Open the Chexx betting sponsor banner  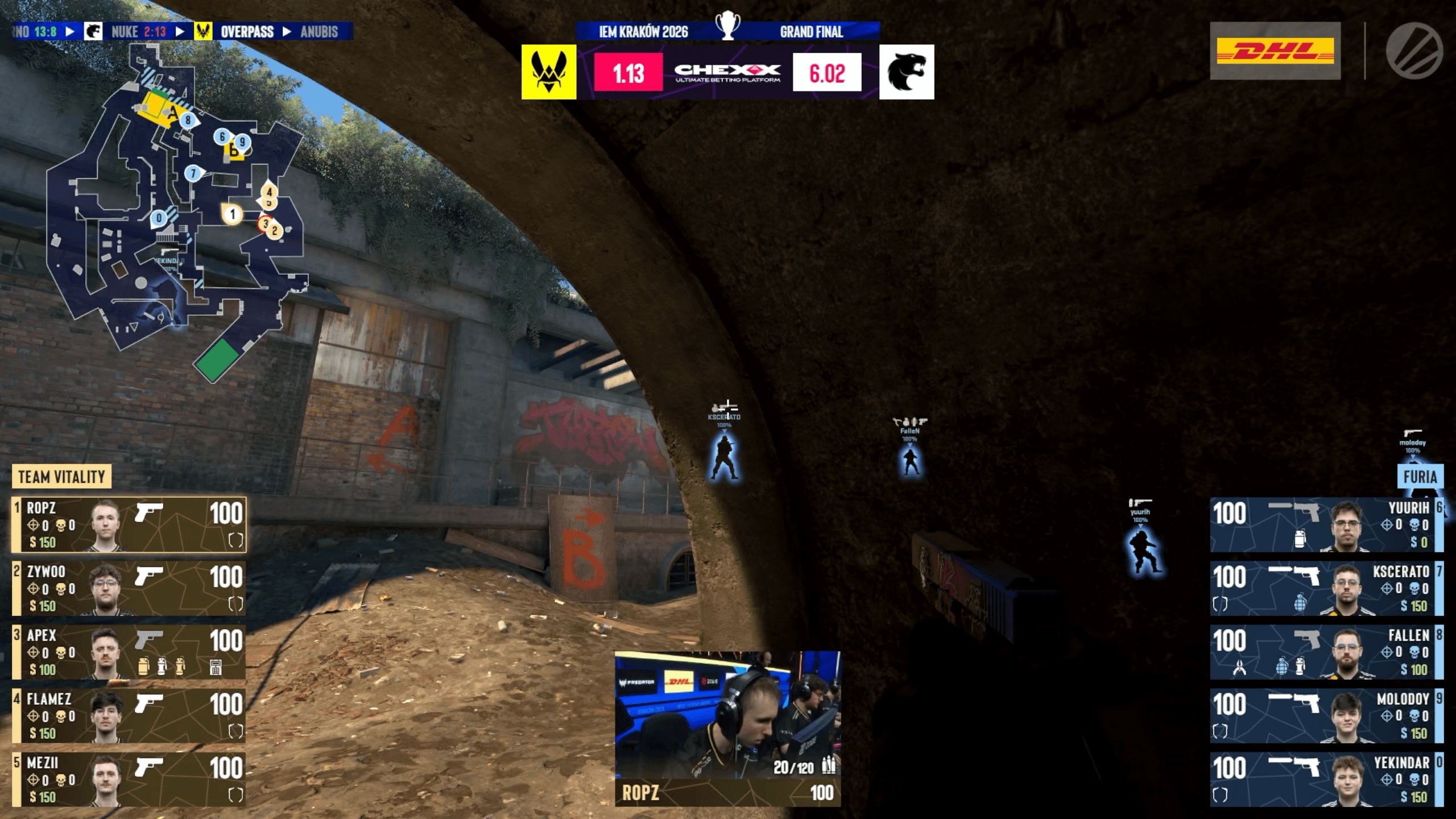click(x=727, y=72)
